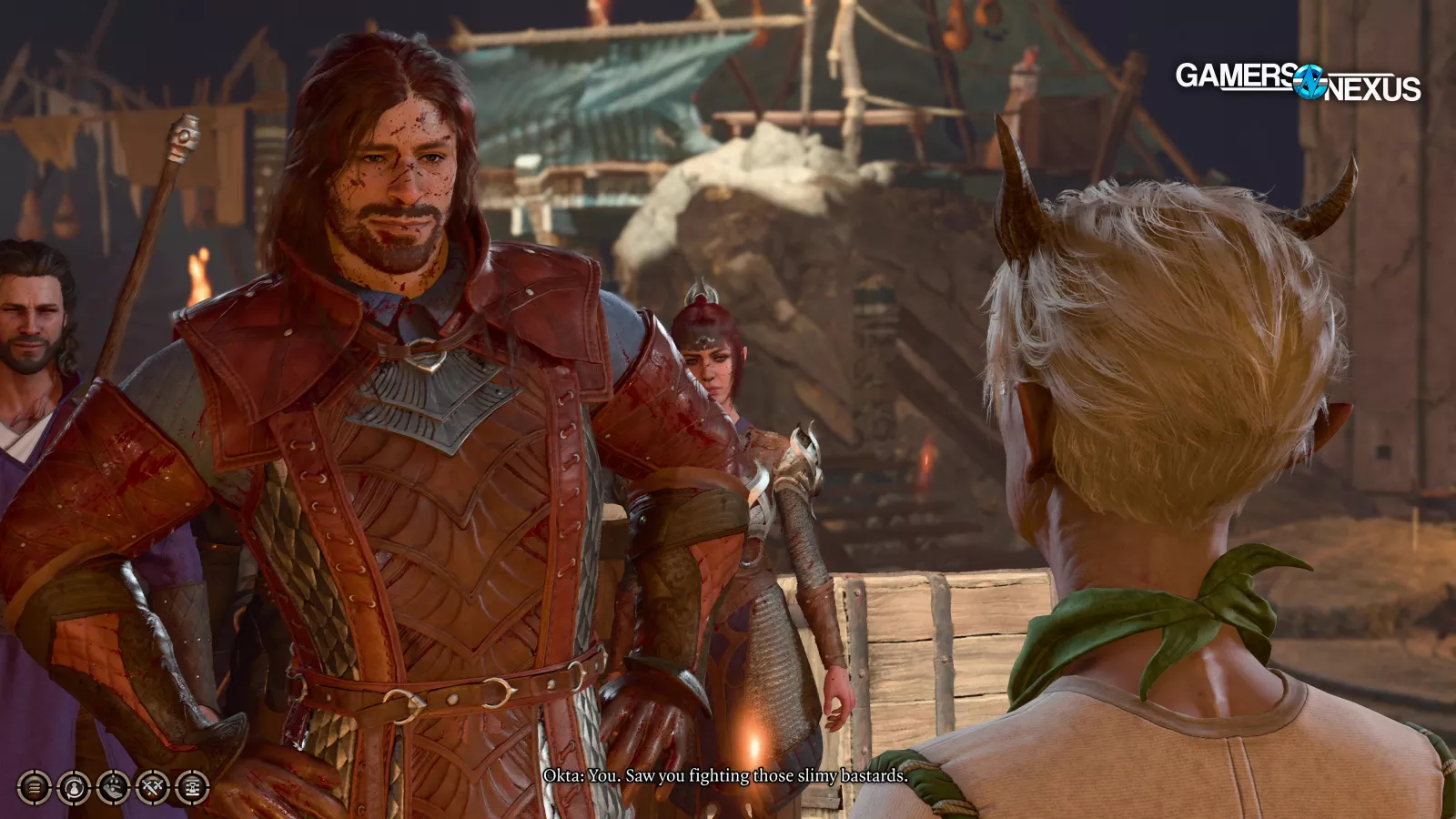Open the hourglass dialogue history icon
This screenshot has width=1456, height=819.
point(192,787)
